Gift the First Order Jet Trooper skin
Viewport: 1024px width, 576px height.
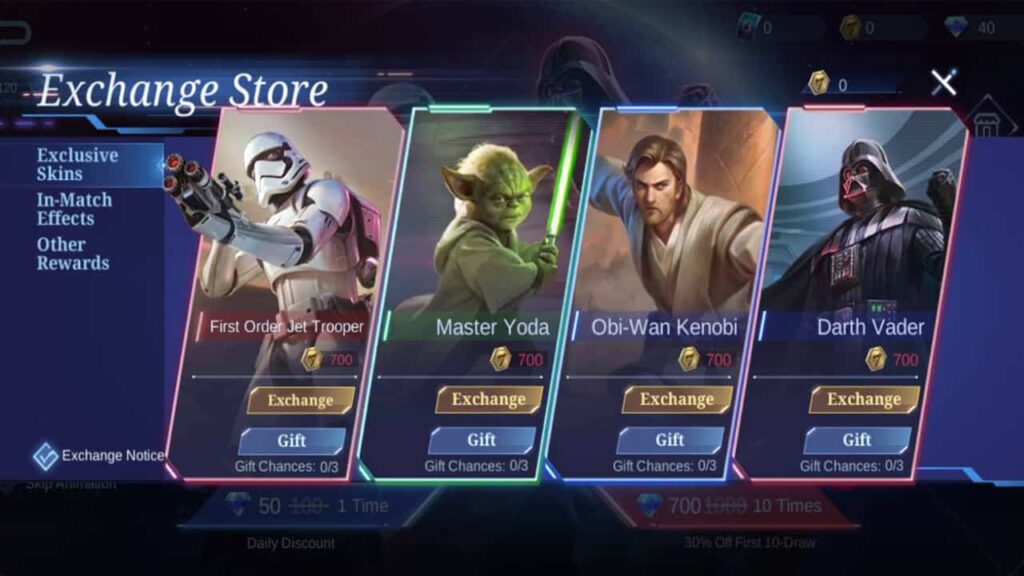tap(291, 440)
